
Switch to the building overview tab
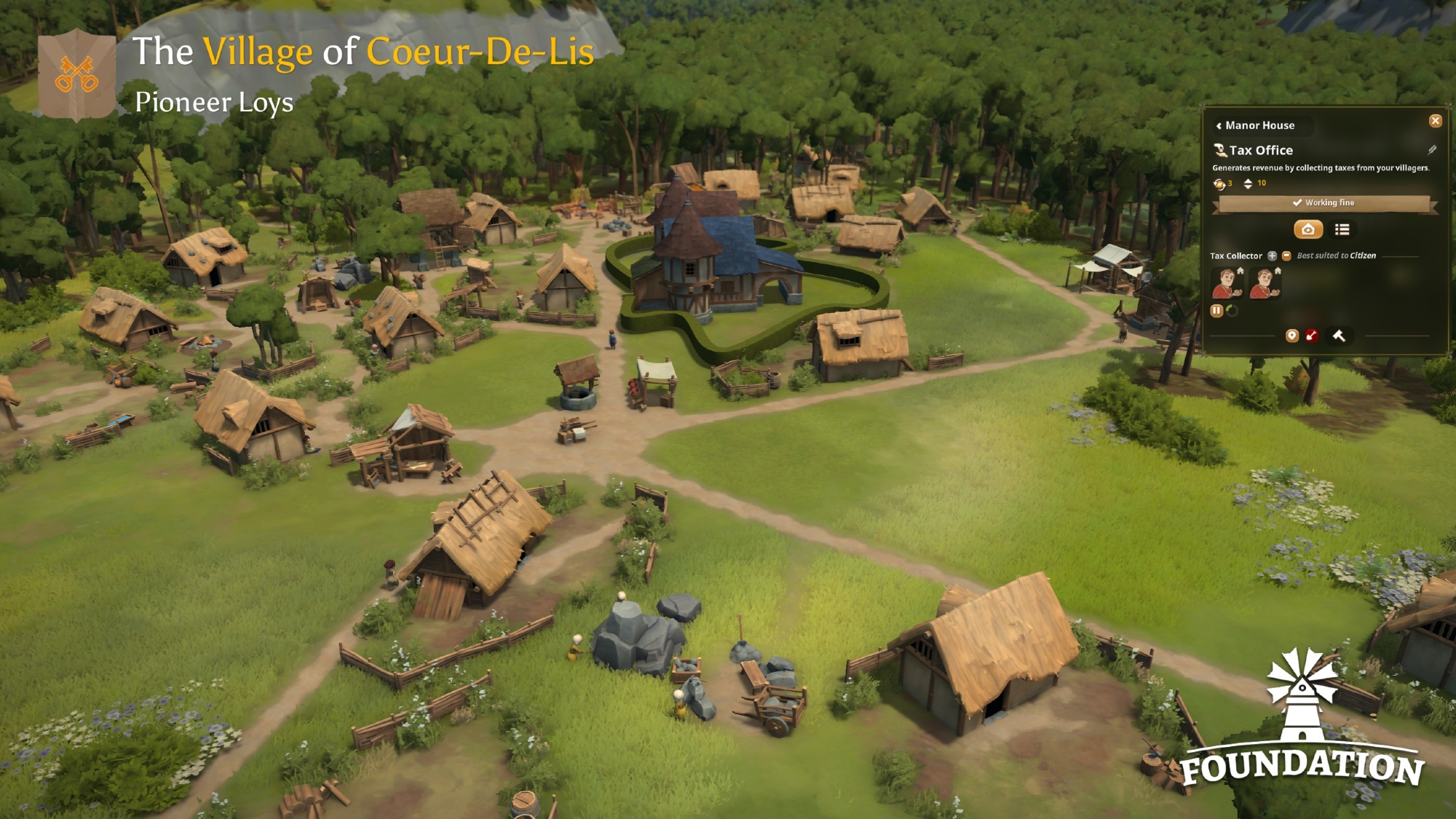pyautogui.click(x=1307, y=230)
